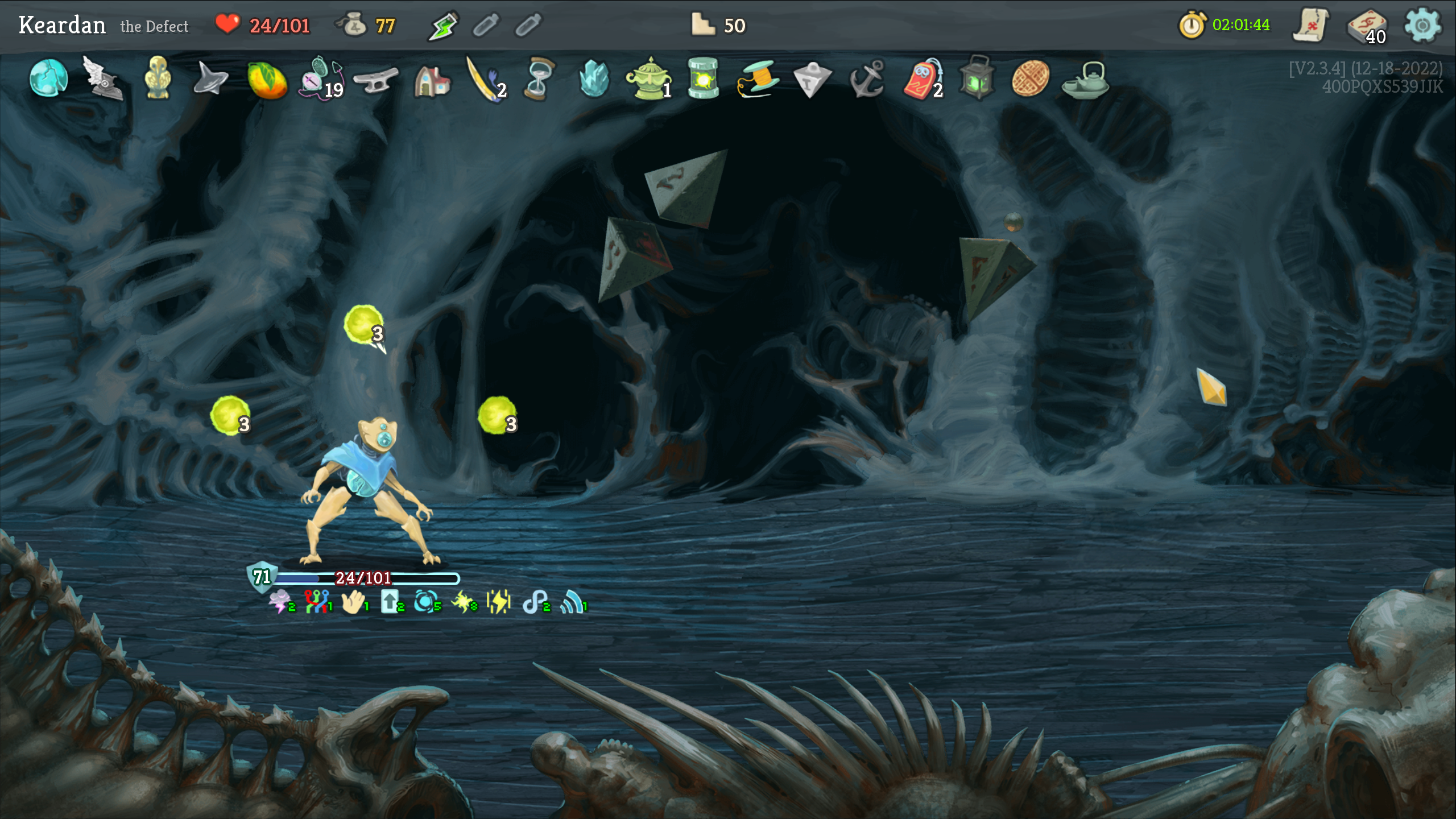Inspect the golden idol bird relic
Image resolution: width=1456 pixels, height=819 pixels.
click(x=158, y=78)
